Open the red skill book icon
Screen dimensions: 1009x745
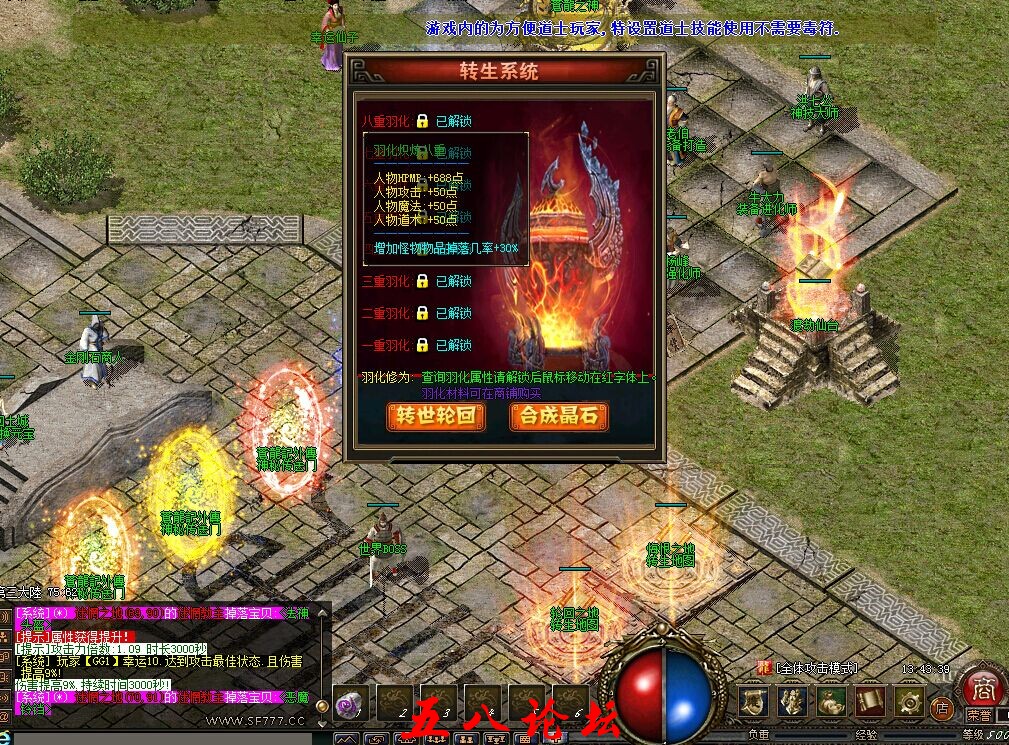(870, 701)
